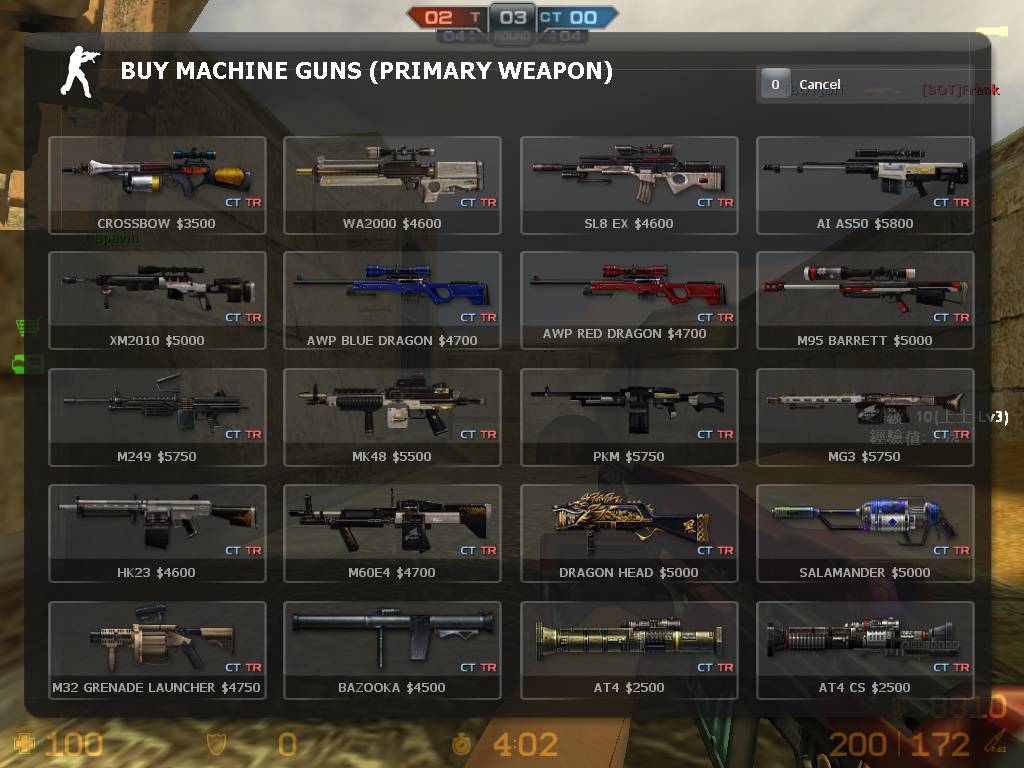Choose the AI AS50 for $5800

[x=865, y=185]
